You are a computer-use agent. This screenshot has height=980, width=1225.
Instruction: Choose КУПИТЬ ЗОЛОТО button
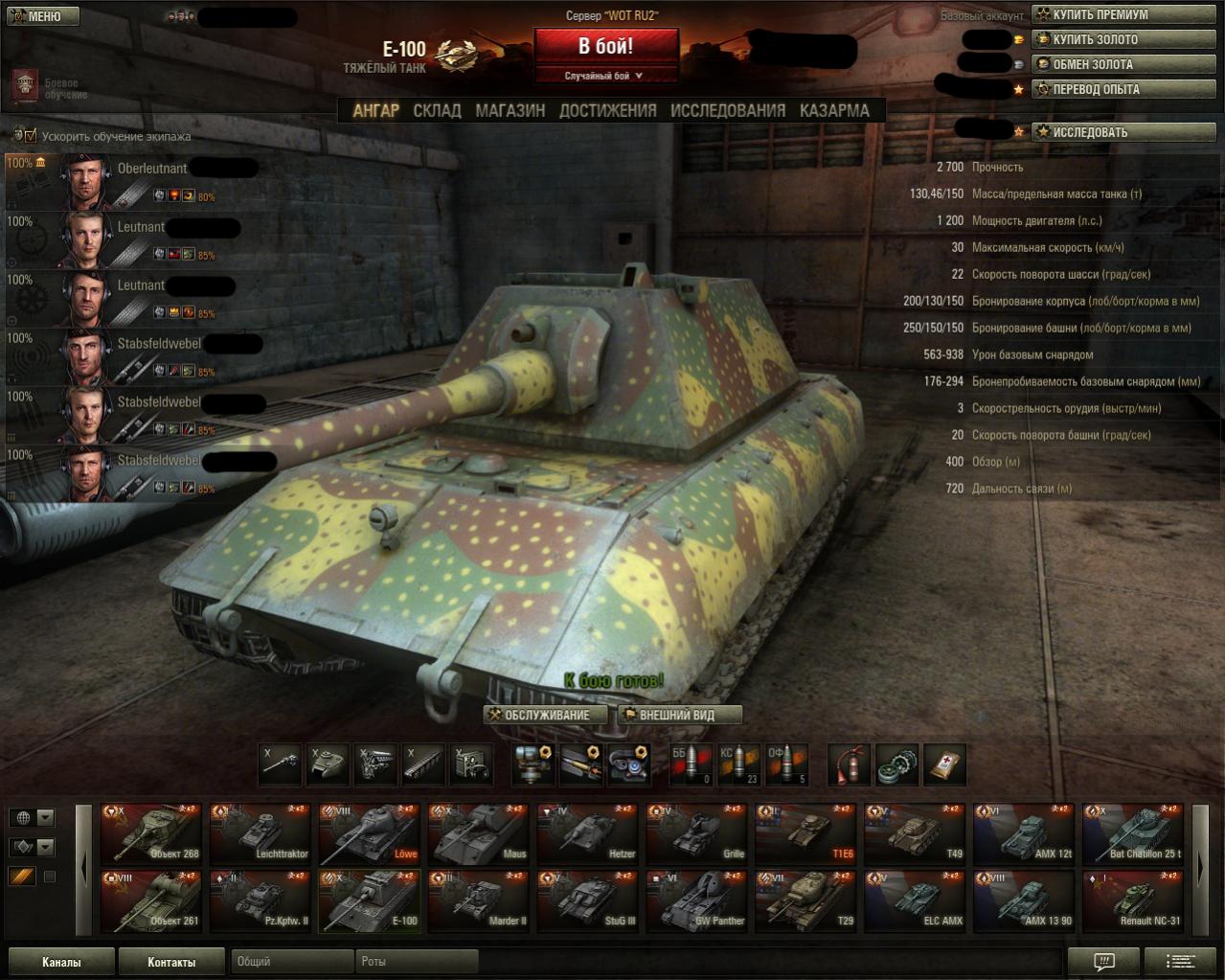[x=1095, y=39]
